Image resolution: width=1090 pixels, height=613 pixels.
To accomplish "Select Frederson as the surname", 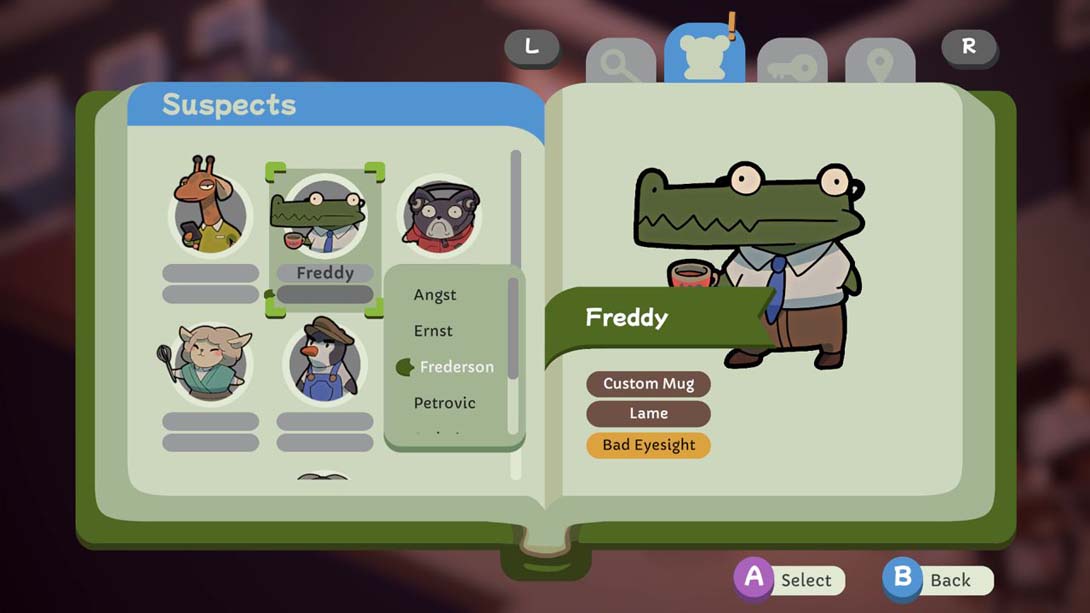I will click(456, 367).
